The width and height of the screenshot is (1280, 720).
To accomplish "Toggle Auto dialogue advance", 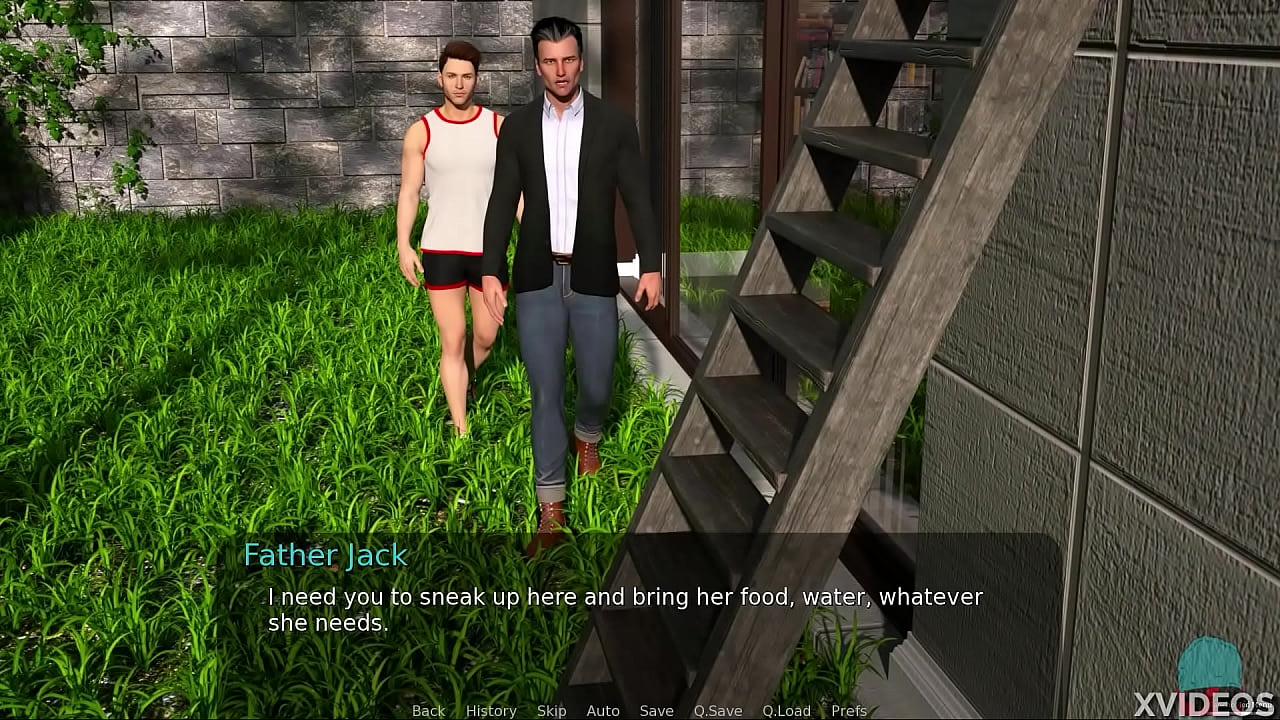I will pyautogui.click(x=603, y=710).
